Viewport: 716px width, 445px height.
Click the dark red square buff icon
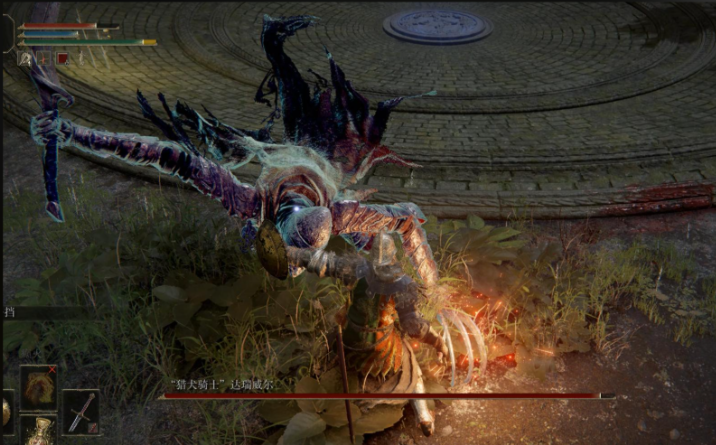[x=62, y=59]
